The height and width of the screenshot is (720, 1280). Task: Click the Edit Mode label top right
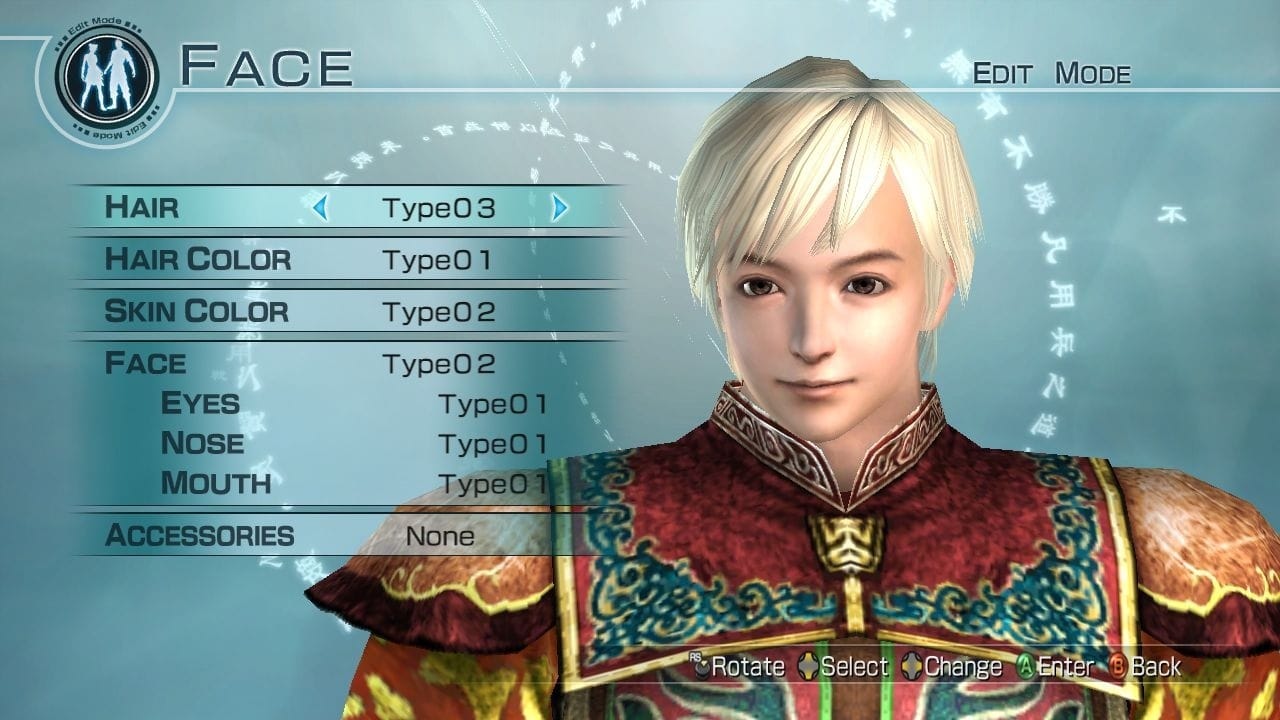coord(1052,73)
